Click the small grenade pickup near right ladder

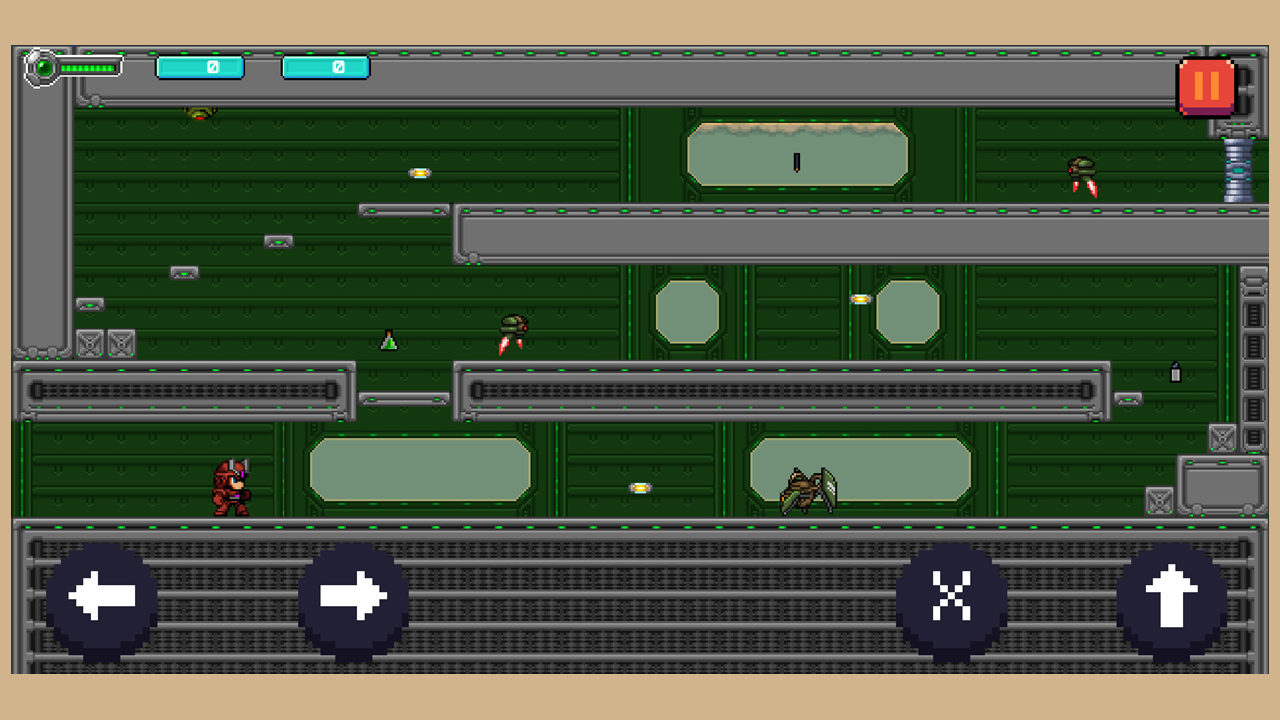(1175, 374)
